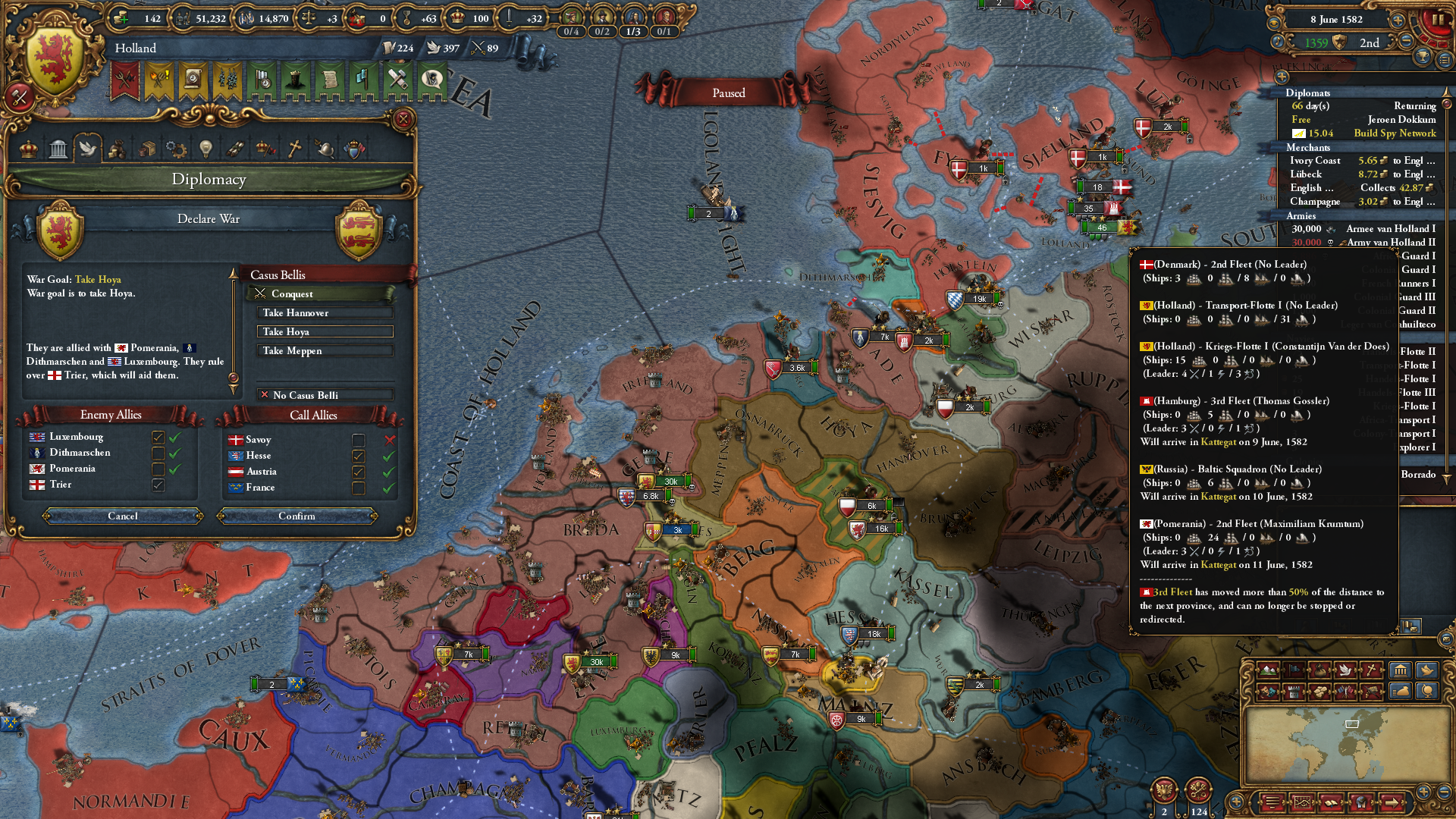Confirm the war declaration against Hannover

pos(297,516)
